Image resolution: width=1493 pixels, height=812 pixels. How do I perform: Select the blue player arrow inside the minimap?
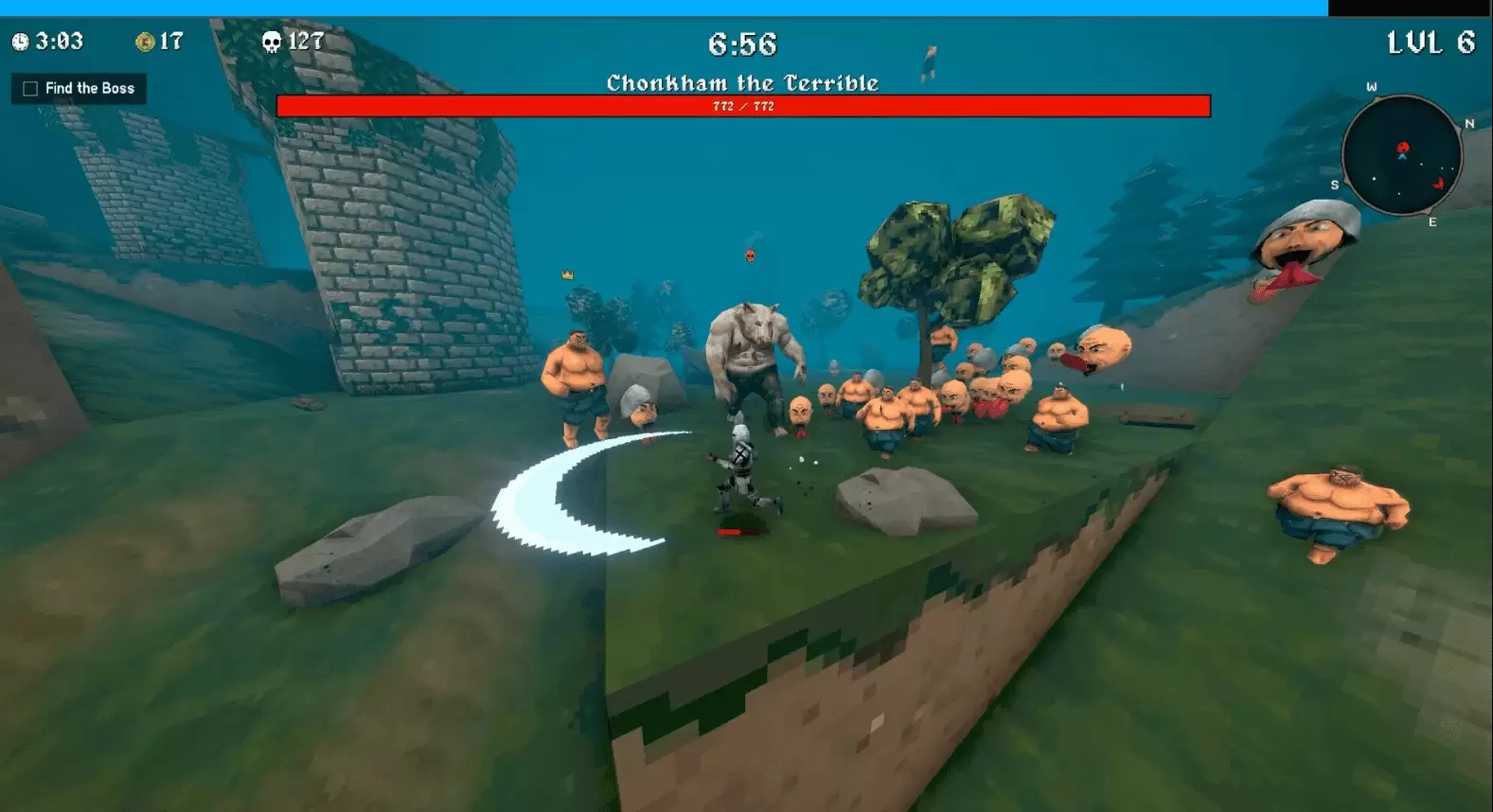tap(1403, 157)
